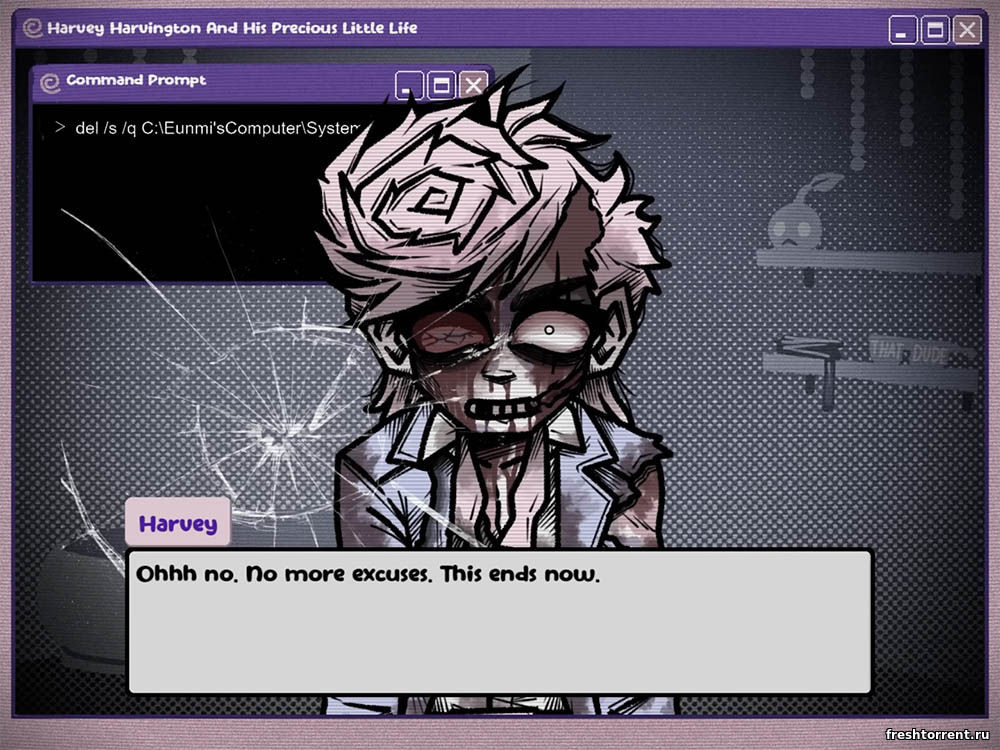Viewport: 1000px width, 750px height.
Task: Minimize the Harvey Harvington main window
Action: [903, 31]
